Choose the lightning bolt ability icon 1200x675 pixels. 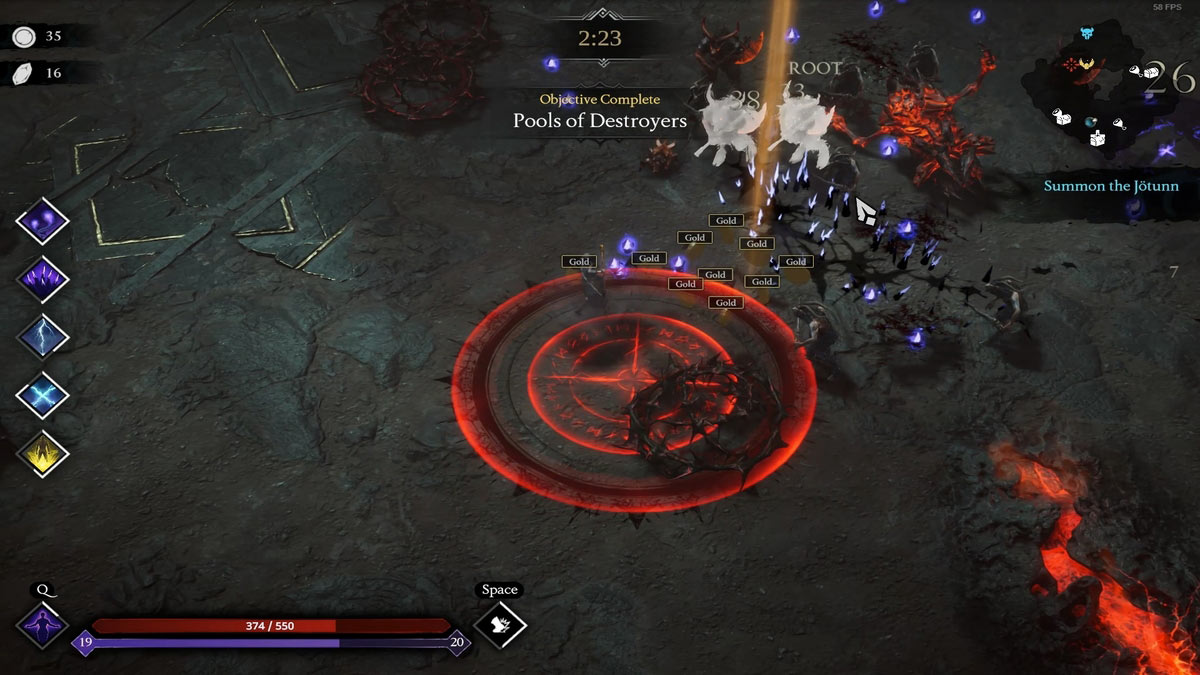[x=43, y=337]
